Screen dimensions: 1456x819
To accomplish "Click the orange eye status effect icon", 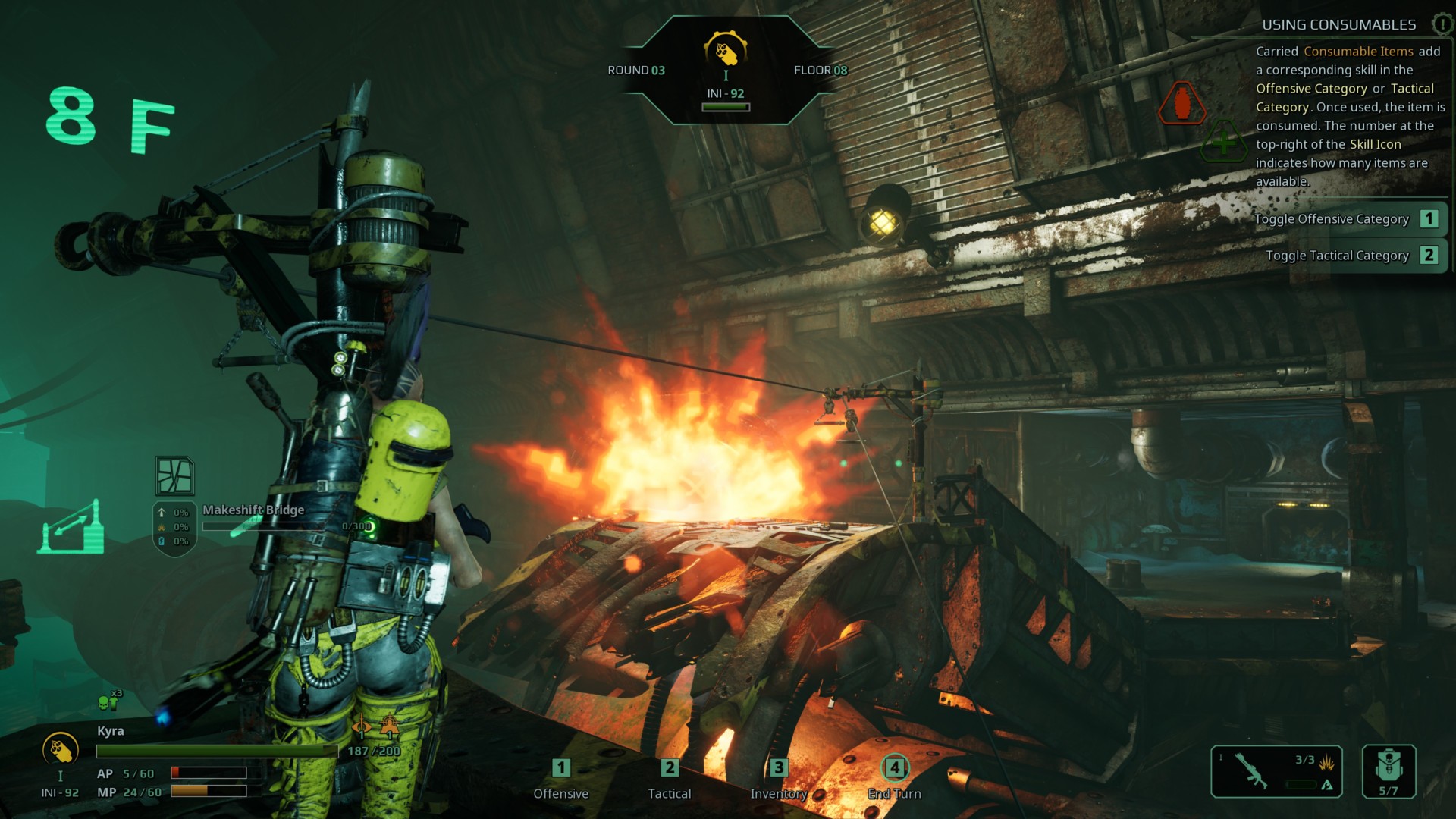I will pyautogui.click(x=362, y=727).
